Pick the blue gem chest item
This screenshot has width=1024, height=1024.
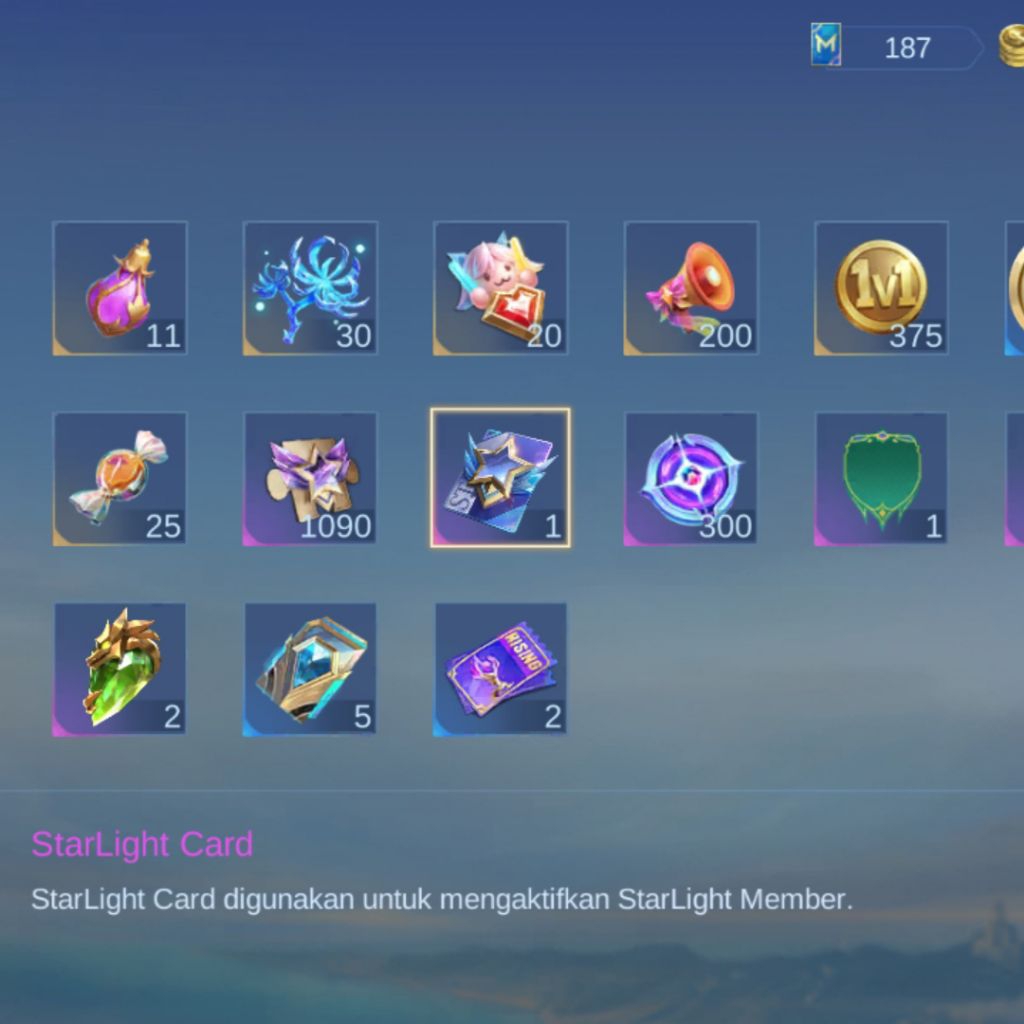(310, 669)
